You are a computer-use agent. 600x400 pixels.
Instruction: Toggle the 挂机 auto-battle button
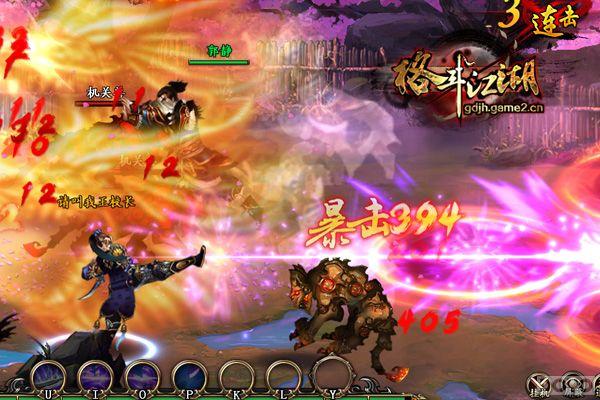tap(541, 385)
